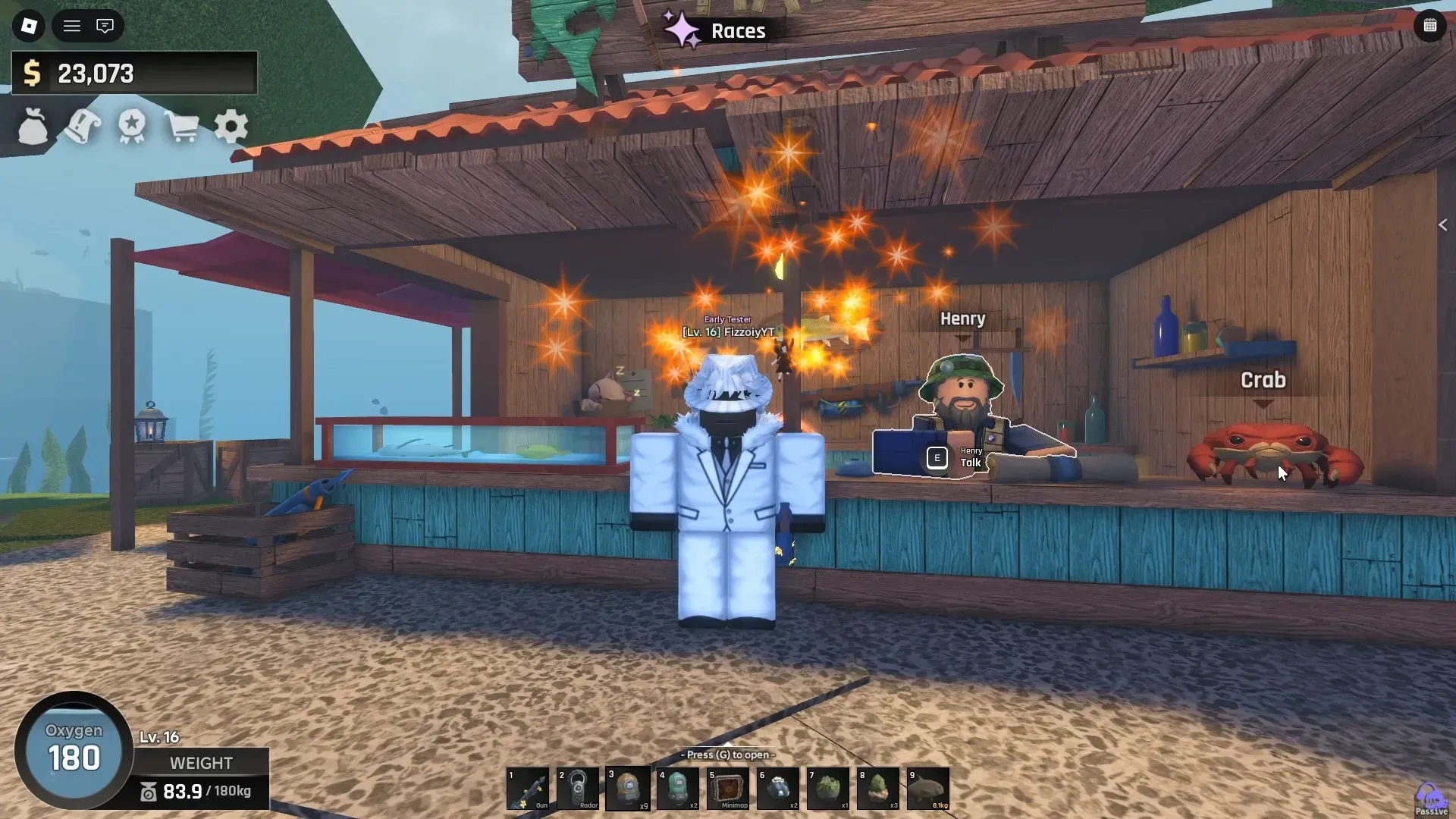Select the Gun in hotbar slot 1
Screen dimensions: 1456x819
(x=529, y=789)
